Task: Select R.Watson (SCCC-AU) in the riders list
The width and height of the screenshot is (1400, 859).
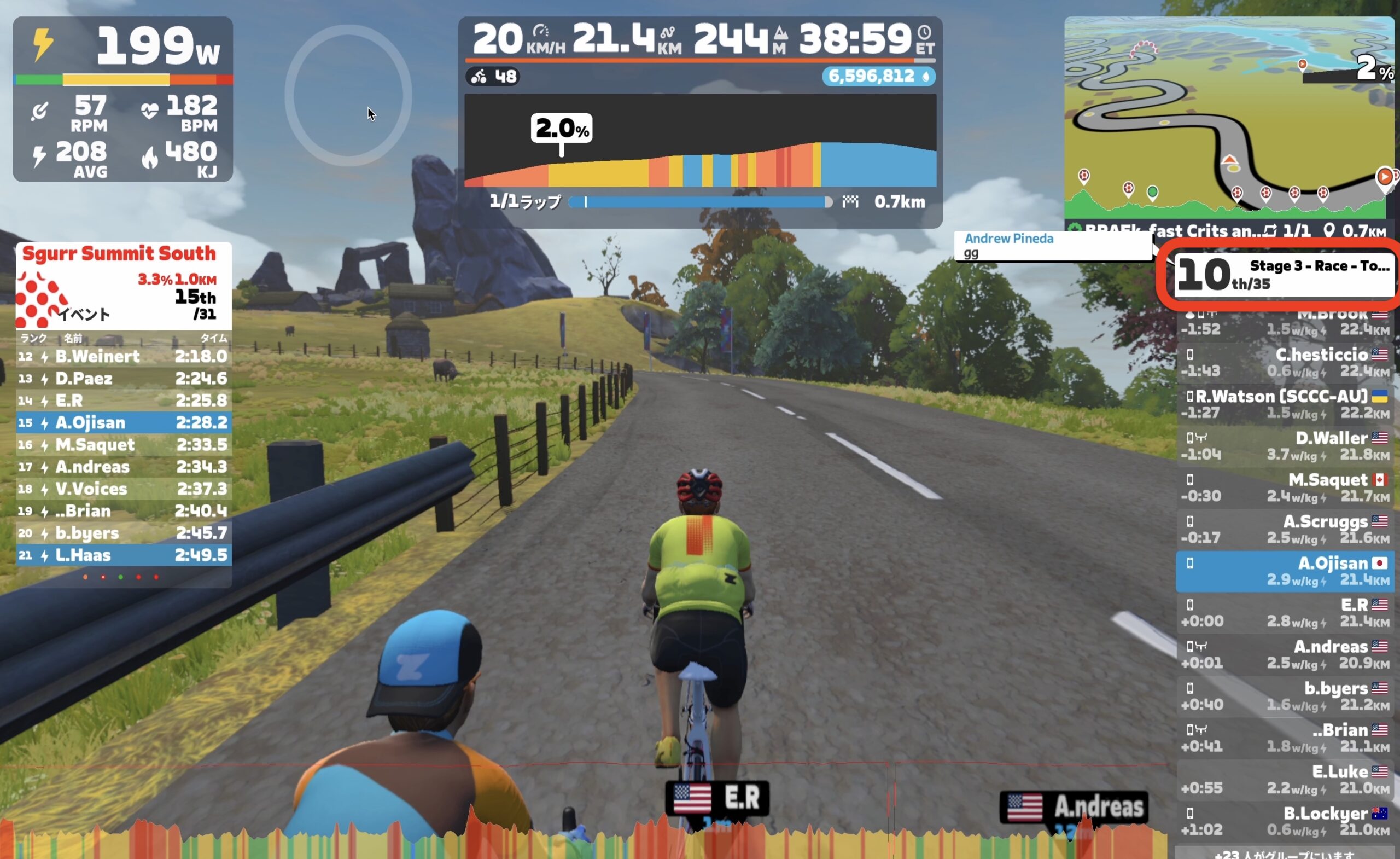Action: click(x=1284, y=404)
